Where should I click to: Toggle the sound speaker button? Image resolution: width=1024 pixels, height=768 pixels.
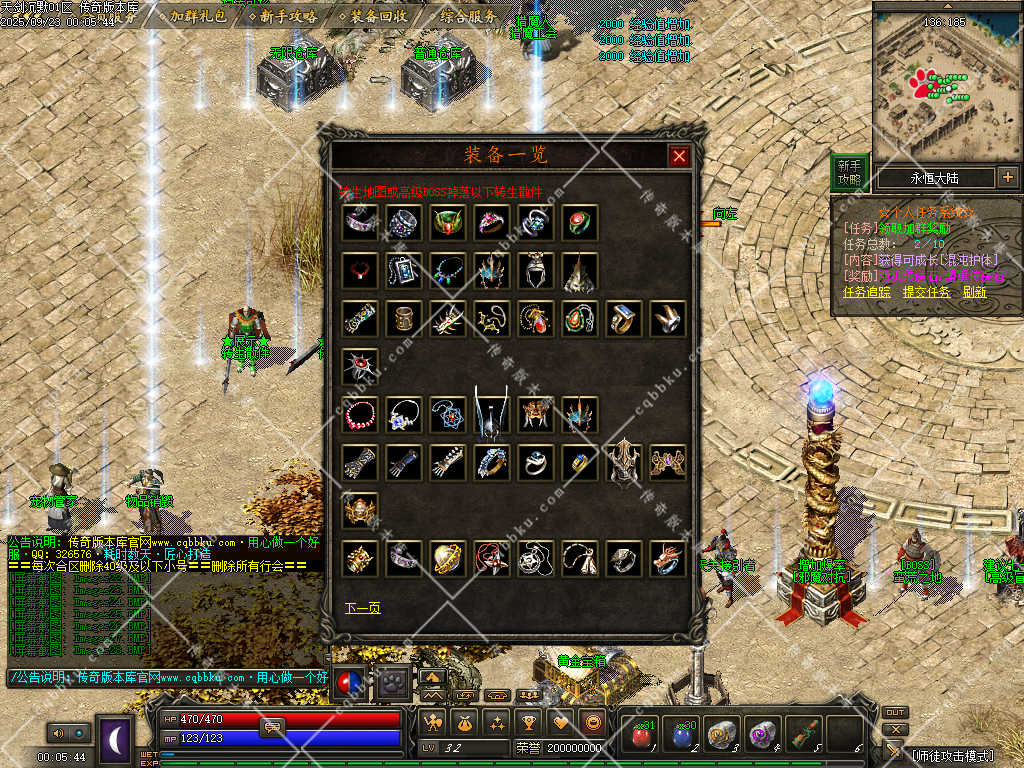[x=56, y=733]
